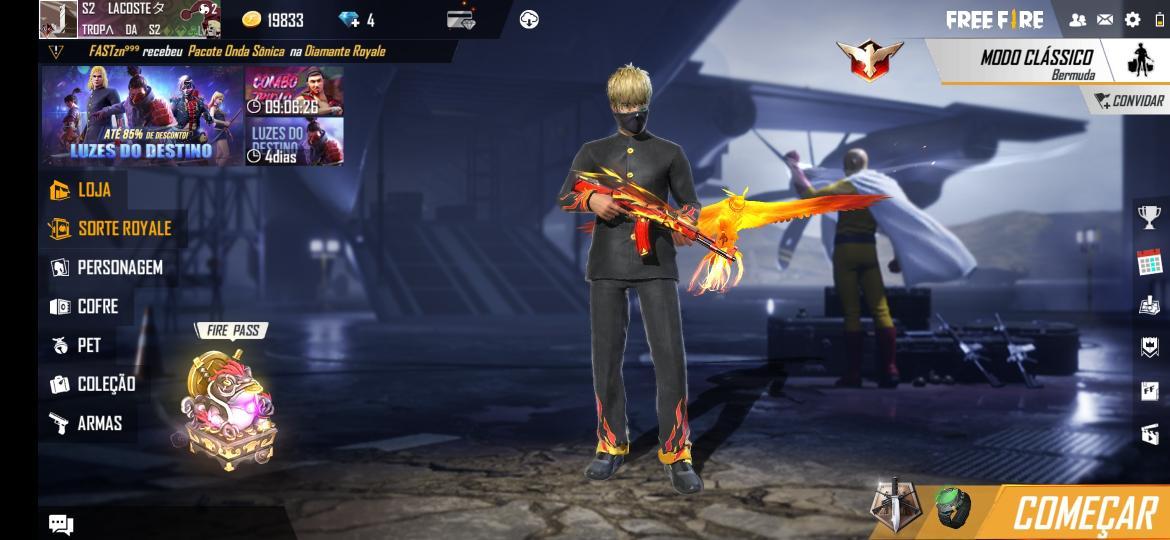Viewport: 1170px width, 540px height.
Task: View the Luzes do Destino discount banner
Action: [x=142, y=115]
